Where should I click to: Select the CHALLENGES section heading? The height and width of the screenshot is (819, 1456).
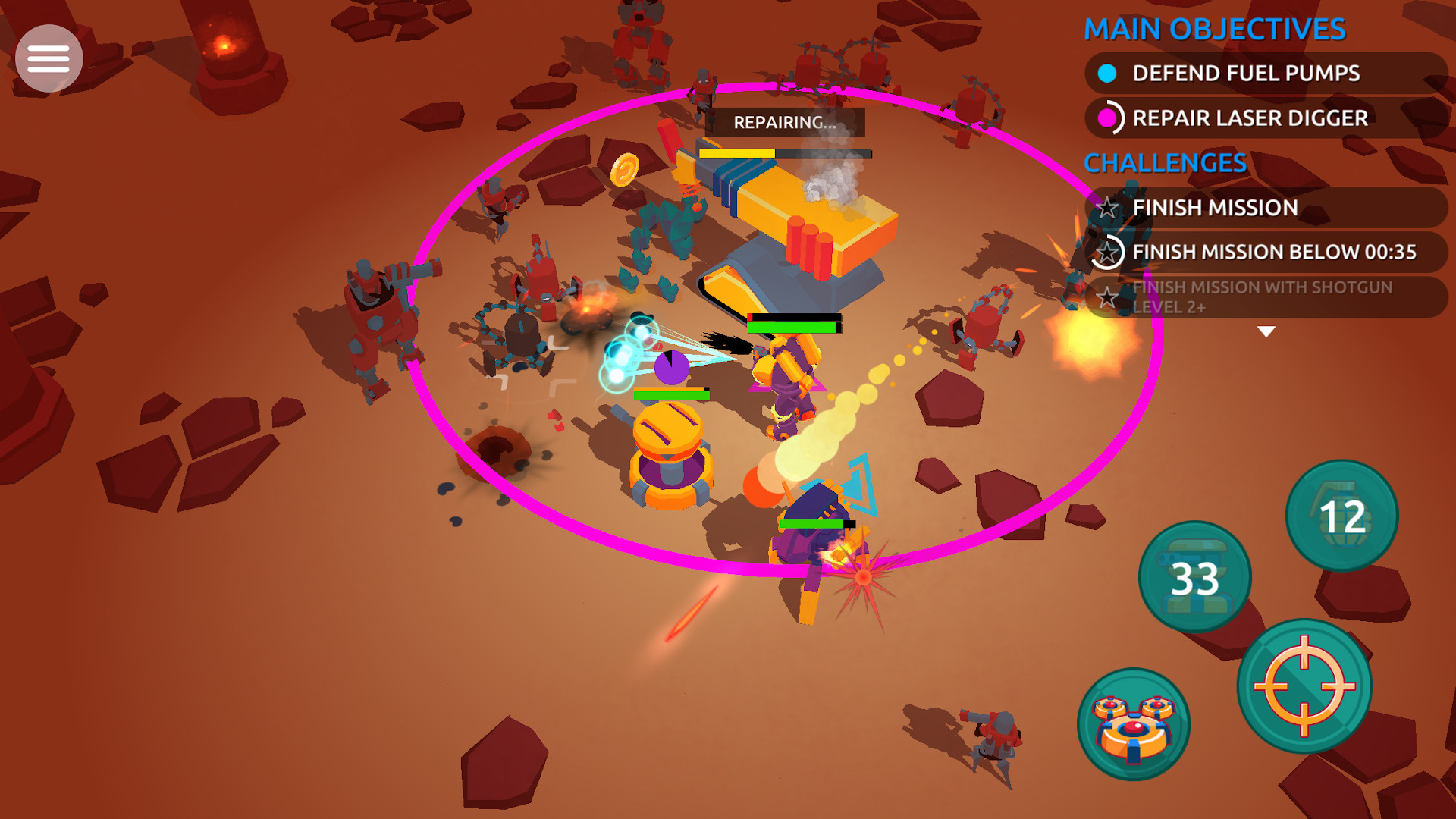click(1164, 162)
